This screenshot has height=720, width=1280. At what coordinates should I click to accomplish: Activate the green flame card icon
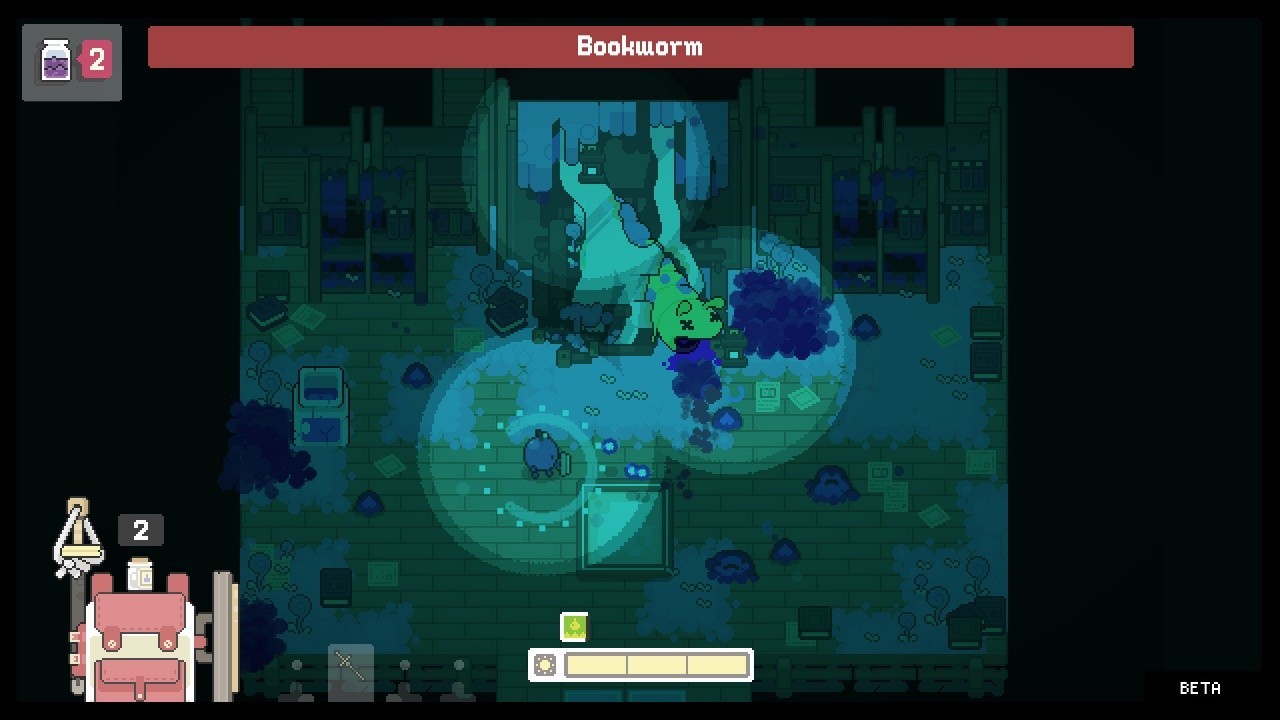click(x=574, y=627)
